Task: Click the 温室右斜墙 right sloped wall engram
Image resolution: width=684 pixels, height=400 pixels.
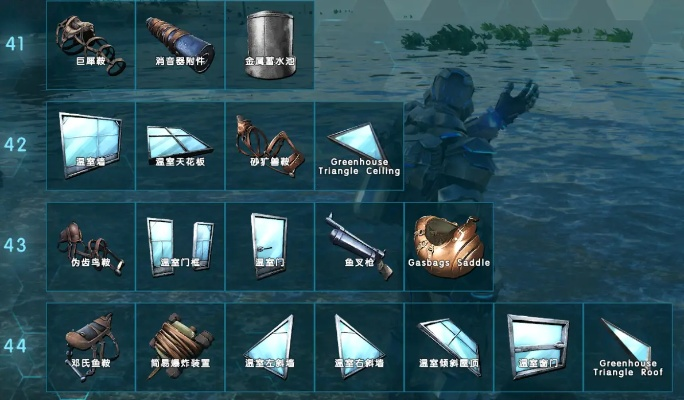Action: (x=359, y=346)
